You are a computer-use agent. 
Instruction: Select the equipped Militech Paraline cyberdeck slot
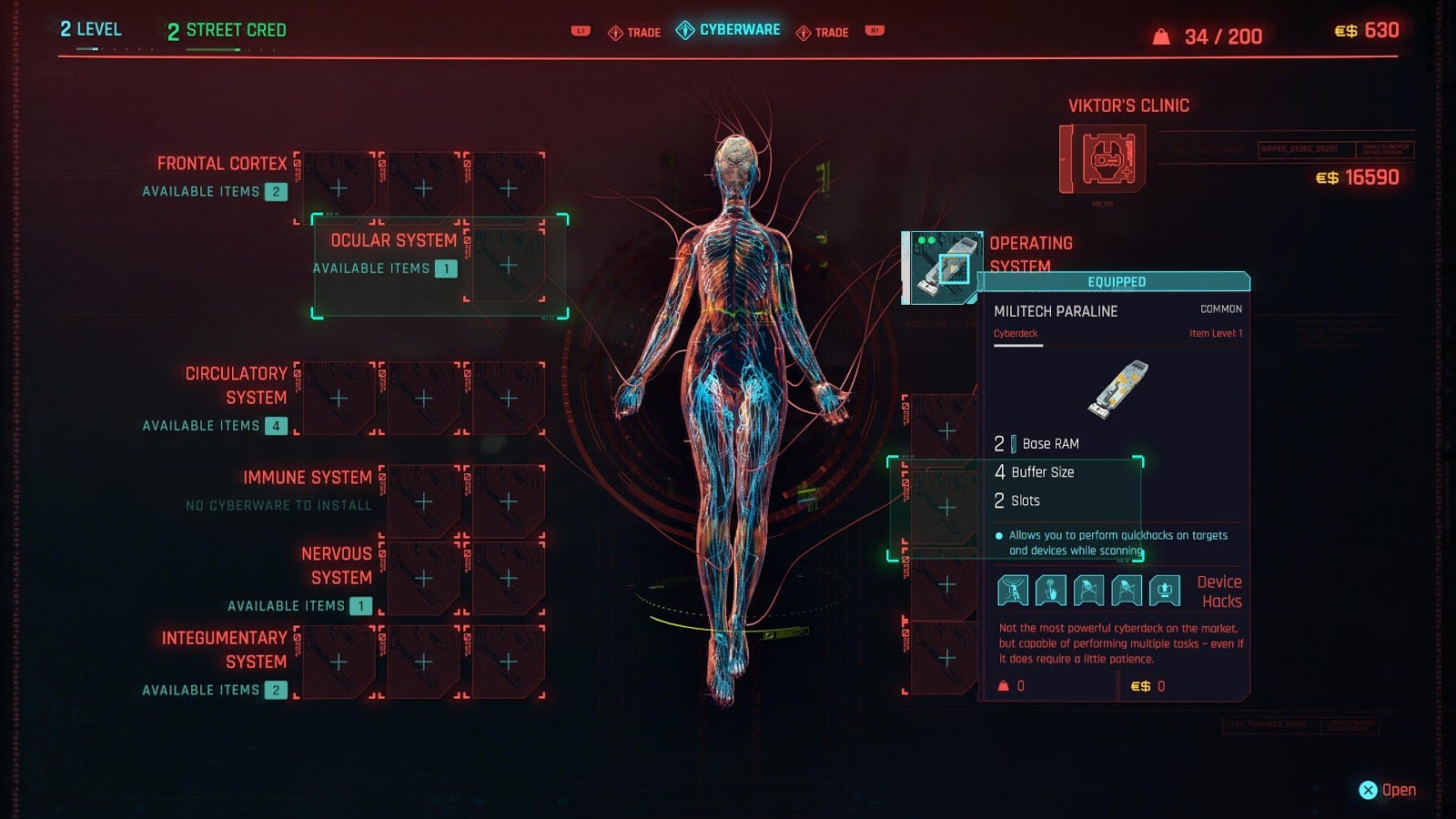(x=944, y=267)
